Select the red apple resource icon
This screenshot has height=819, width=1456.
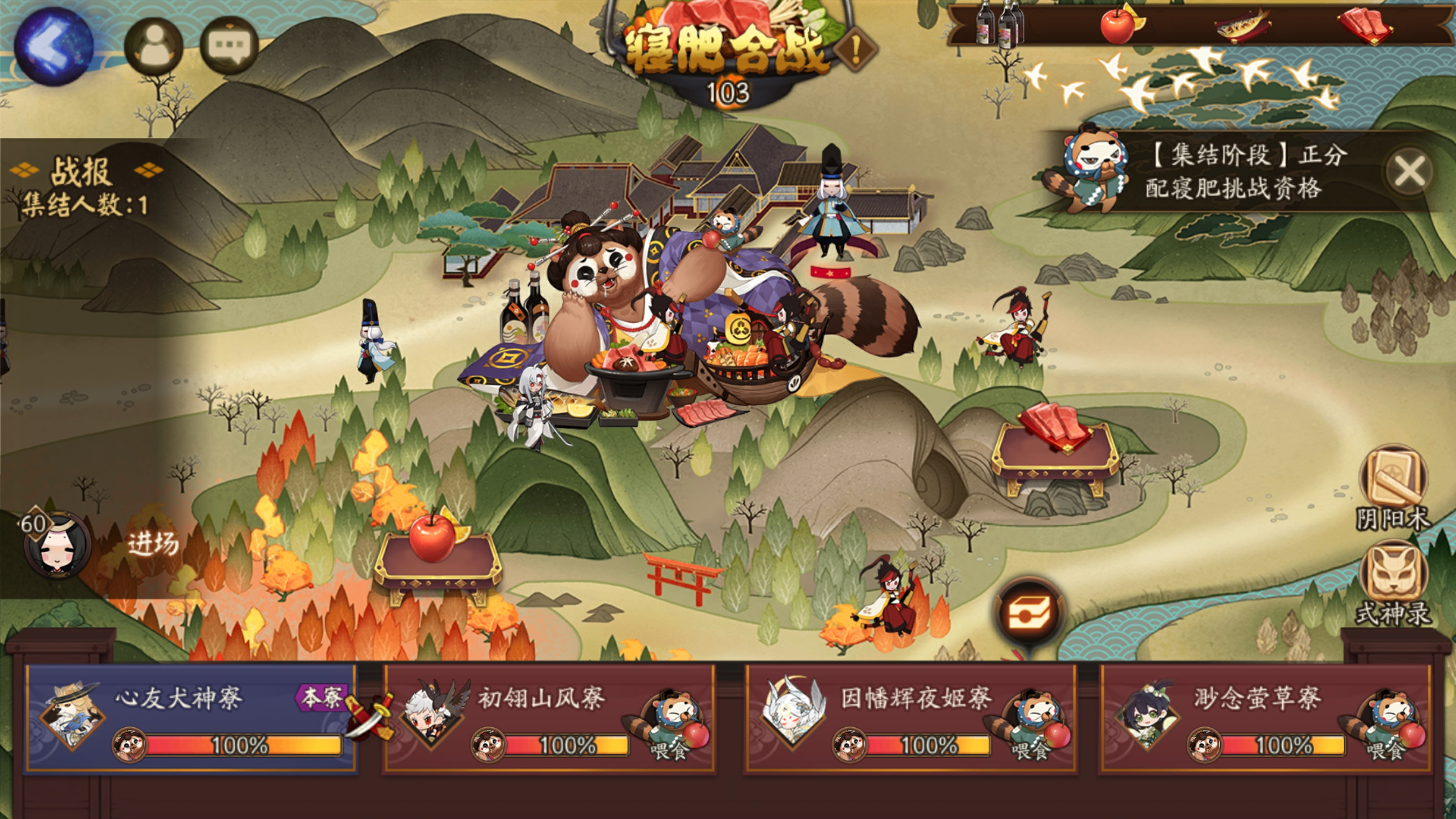coord(1119,25)
